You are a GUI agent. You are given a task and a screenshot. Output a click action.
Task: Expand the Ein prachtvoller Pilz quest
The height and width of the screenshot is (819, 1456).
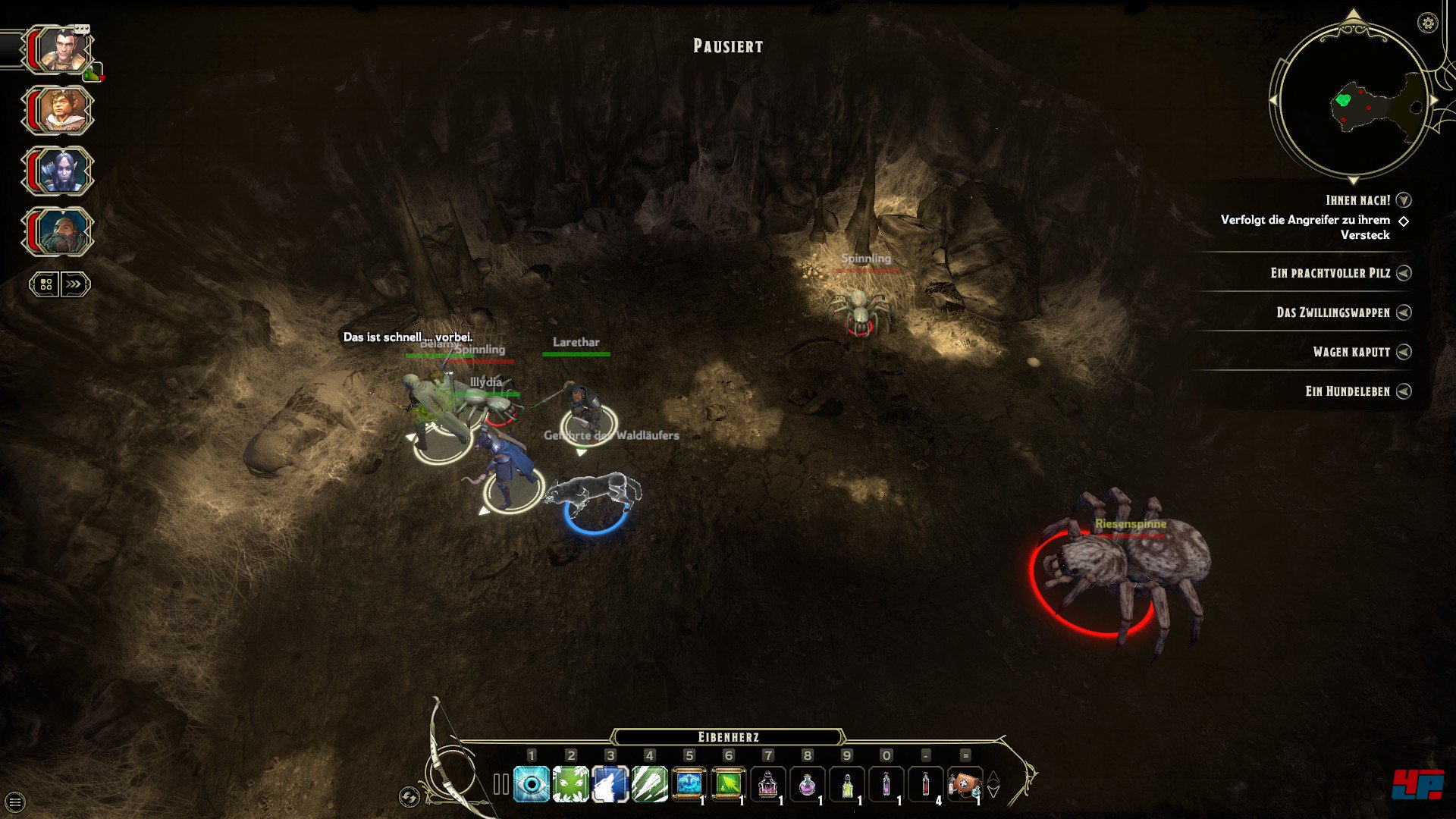click(1404, 273)
